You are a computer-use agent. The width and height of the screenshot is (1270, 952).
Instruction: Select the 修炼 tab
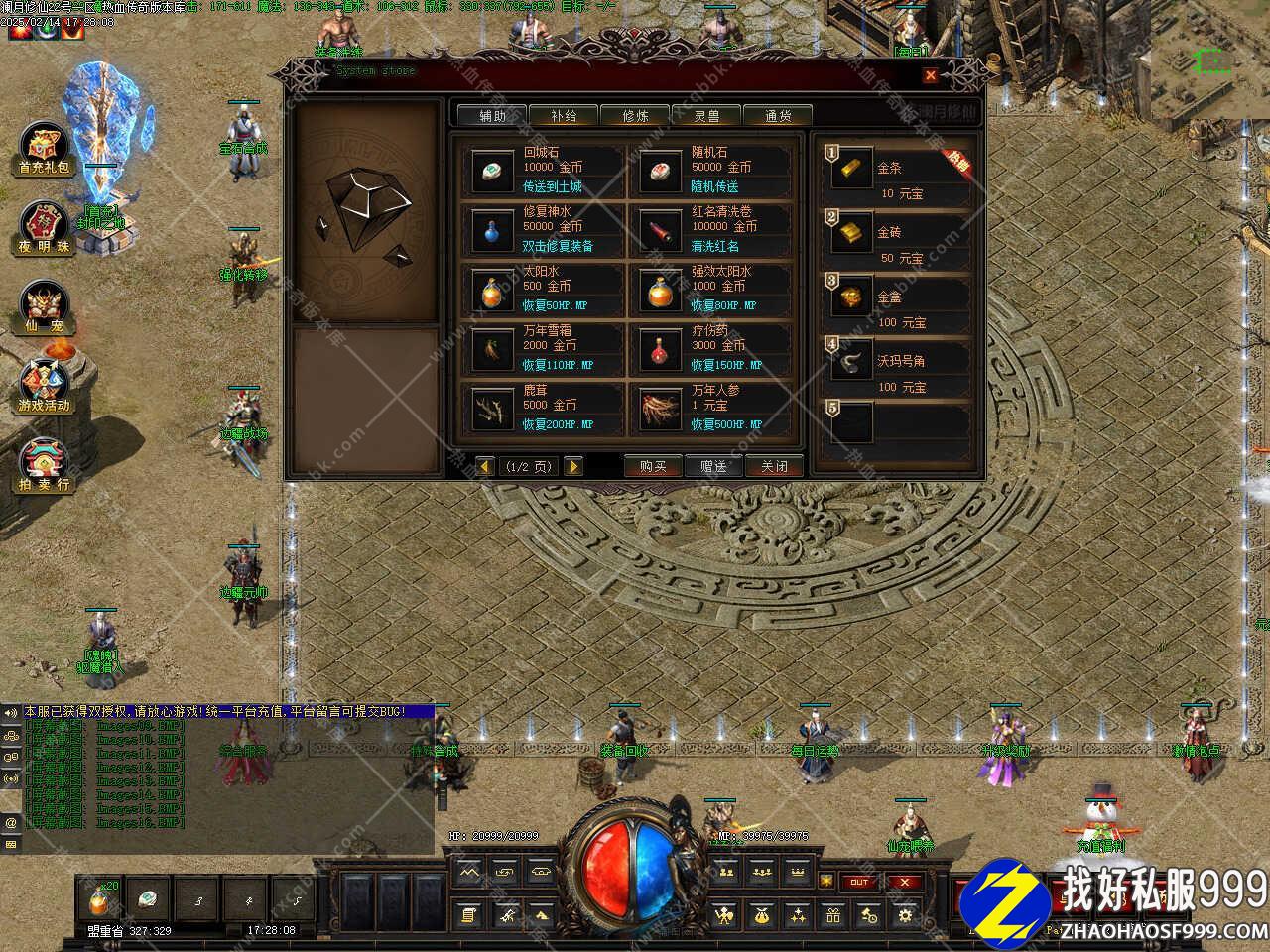pyautogui.click(x=635, y=116)
